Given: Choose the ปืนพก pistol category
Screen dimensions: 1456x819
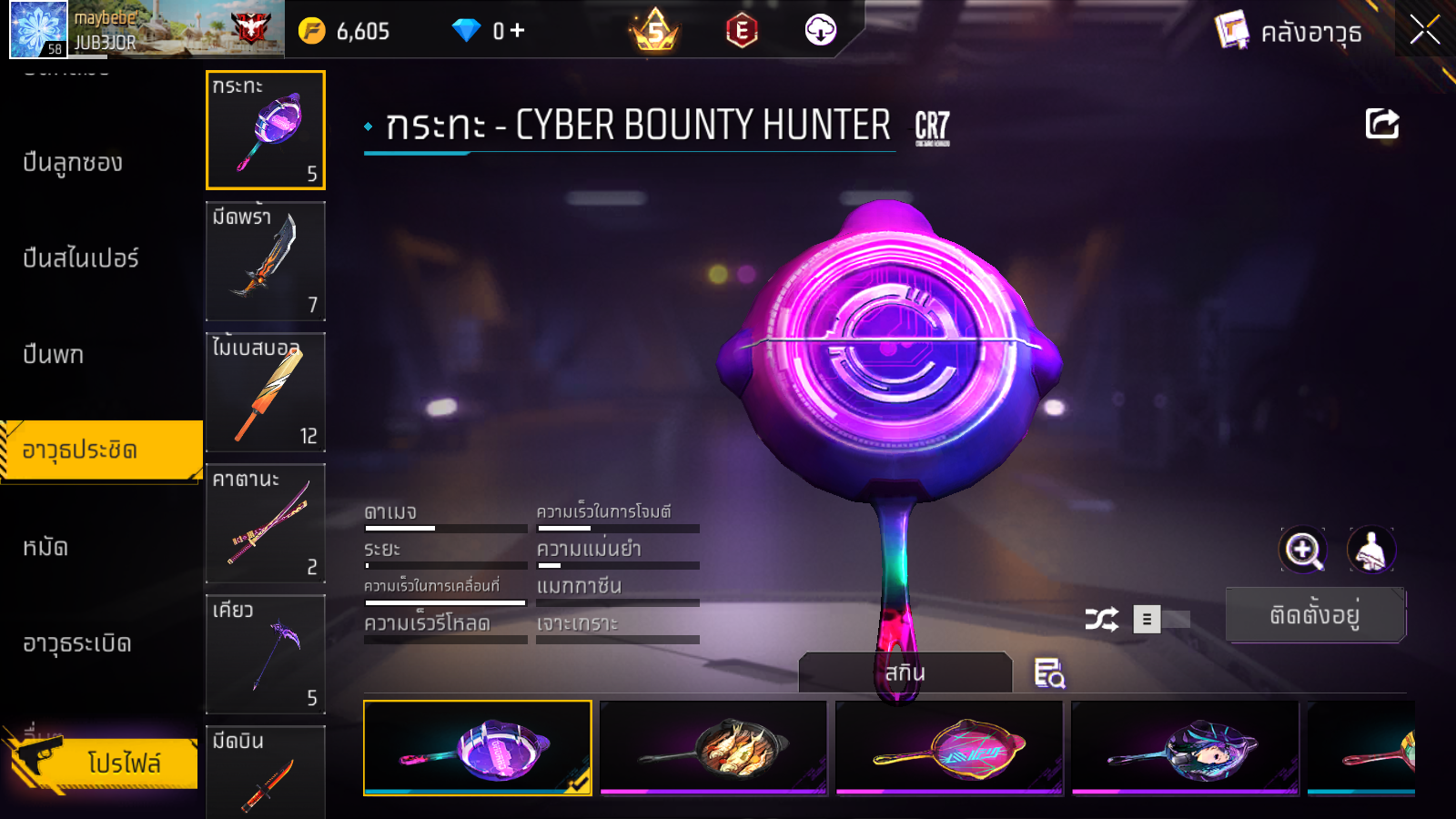Looking at the screenshot, I should 54,354.
